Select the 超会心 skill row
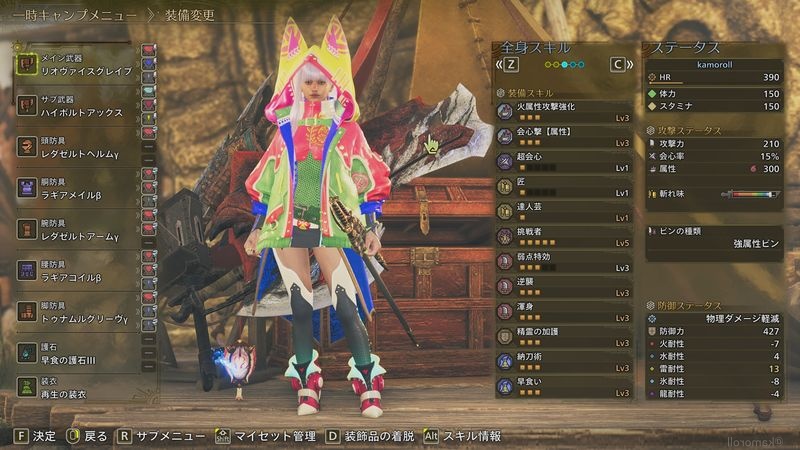Screen dimensions: 800x450 pos(565,161)
